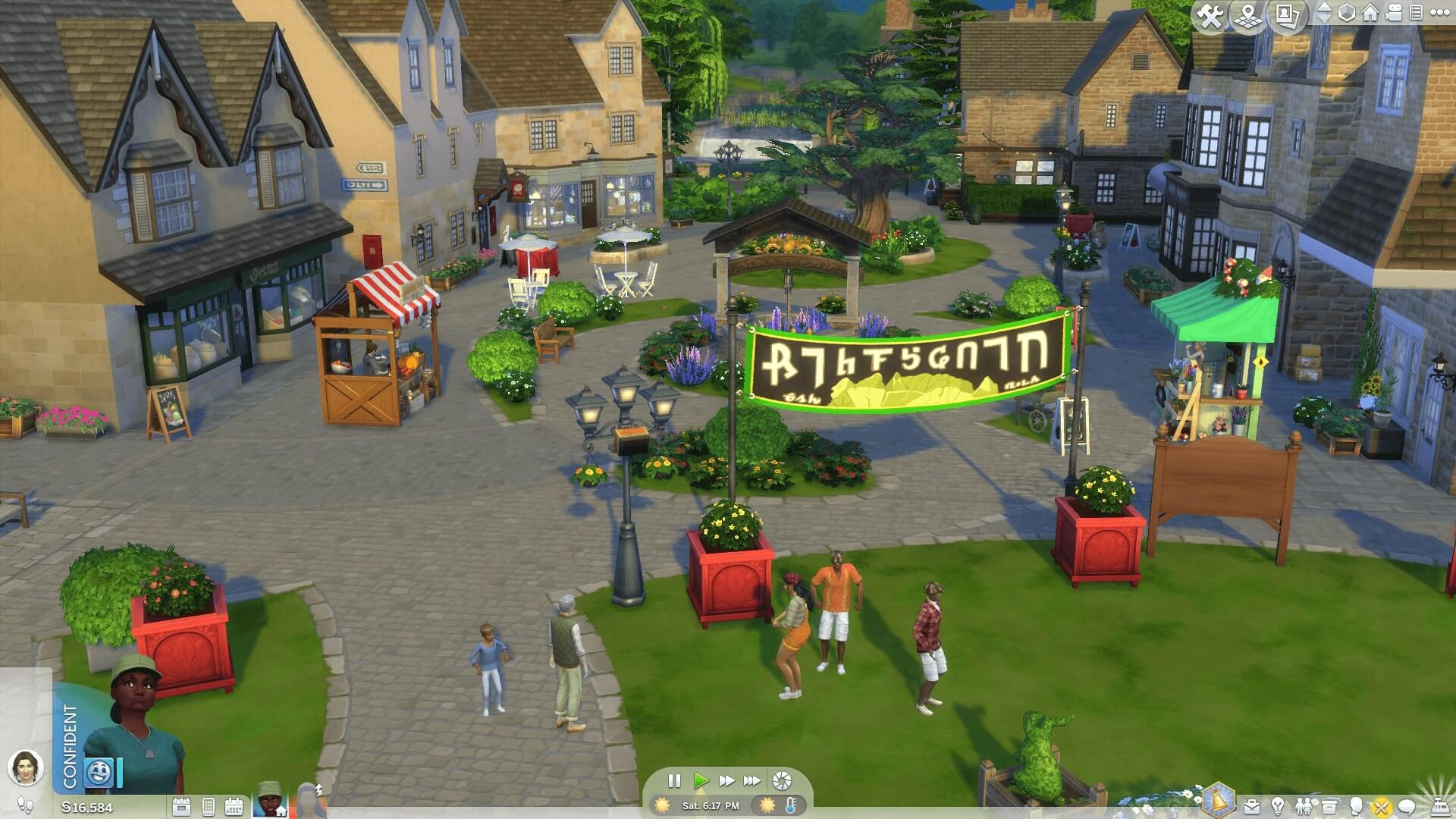This screenshot has height=819, width=1456.
Task: Open video capture with the camcorder icon
Action: pos(1394,14)
